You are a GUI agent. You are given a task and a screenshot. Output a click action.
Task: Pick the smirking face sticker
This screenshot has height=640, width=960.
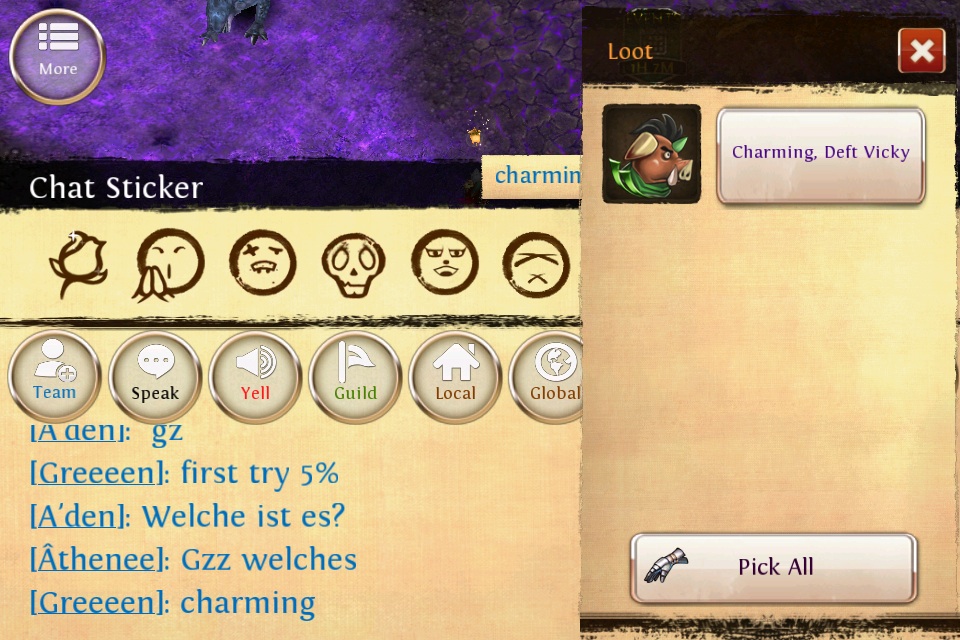pos(444,264)
